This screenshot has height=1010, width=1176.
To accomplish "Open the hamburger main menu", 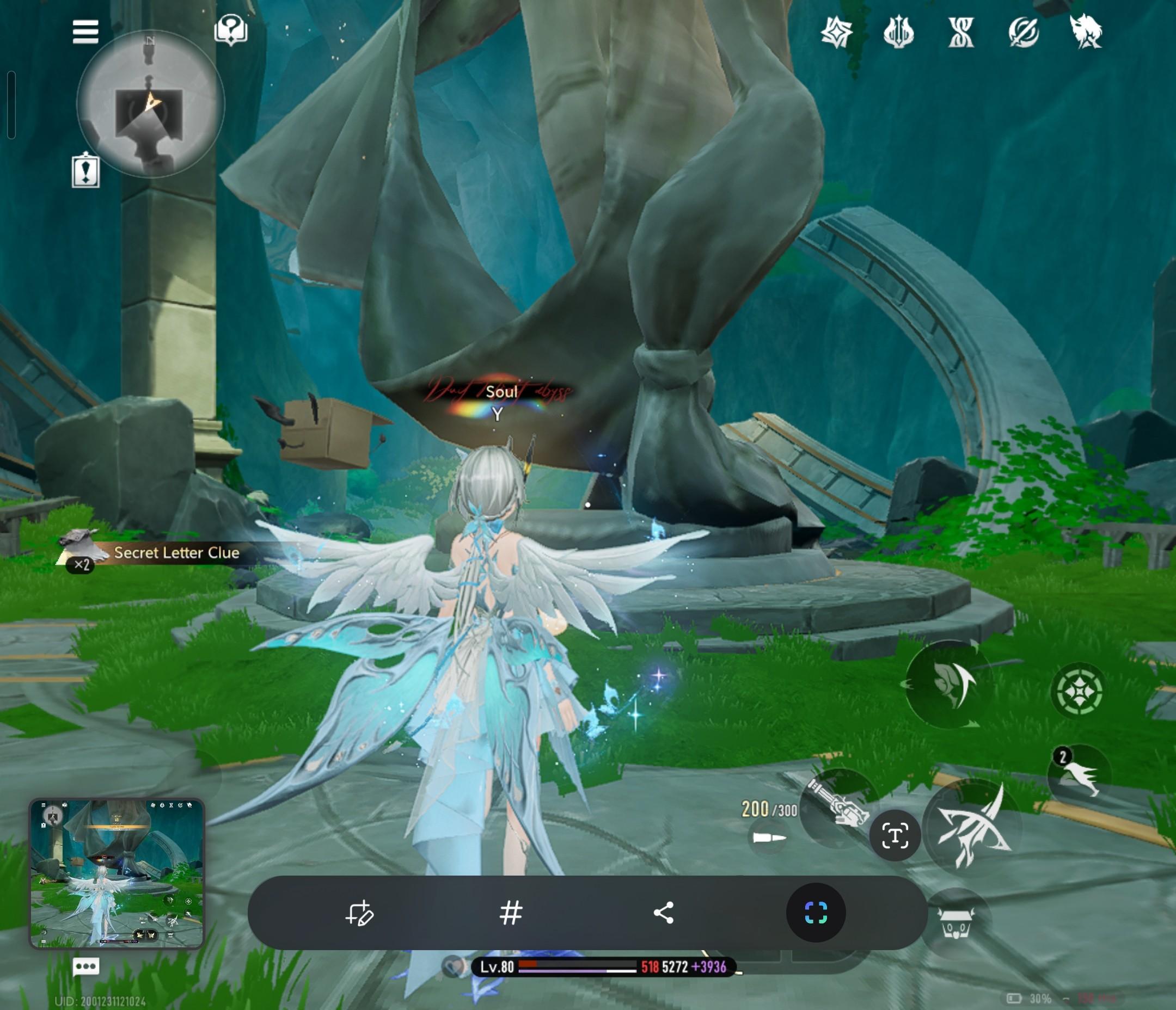I will (85, 32).
